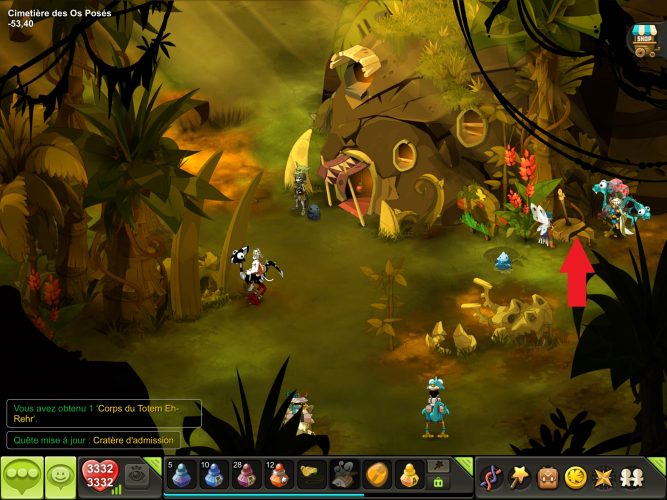
Task: Open the compass star map icon
Action: pyautogui.click(x=603, y=475)
